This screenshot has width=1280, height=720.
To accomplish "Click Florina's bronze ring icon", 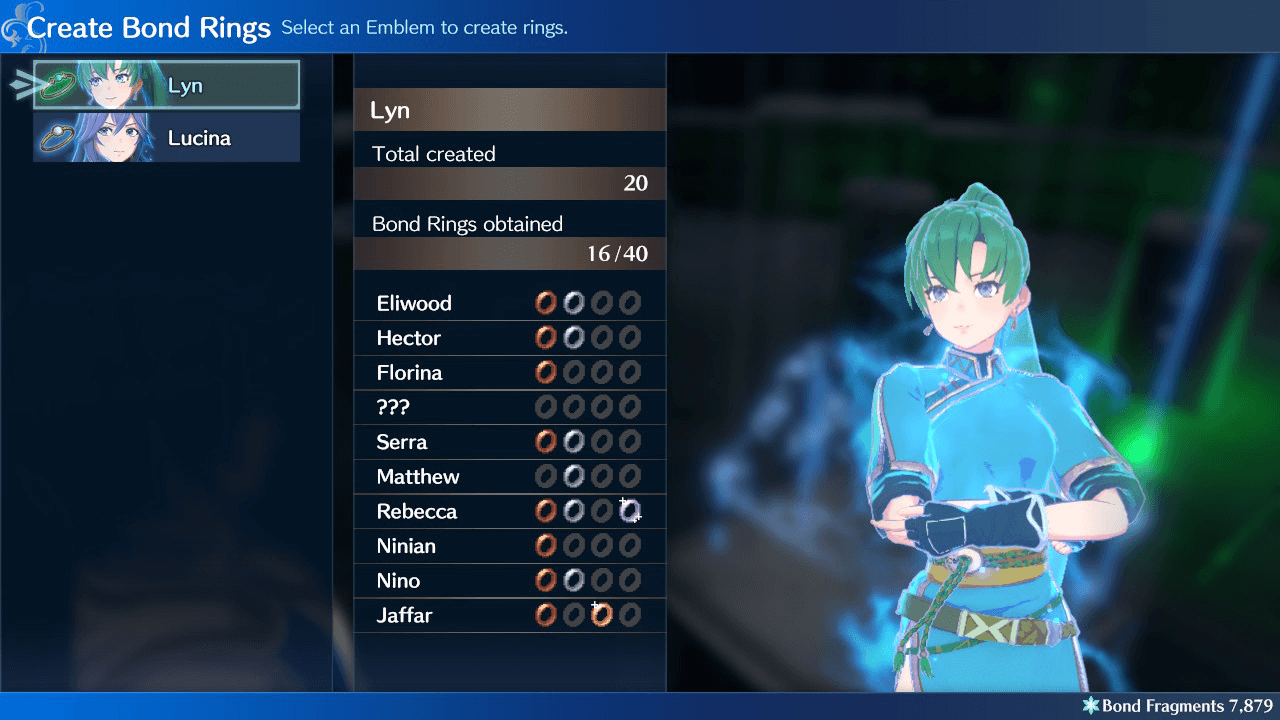I will point(546,372).
